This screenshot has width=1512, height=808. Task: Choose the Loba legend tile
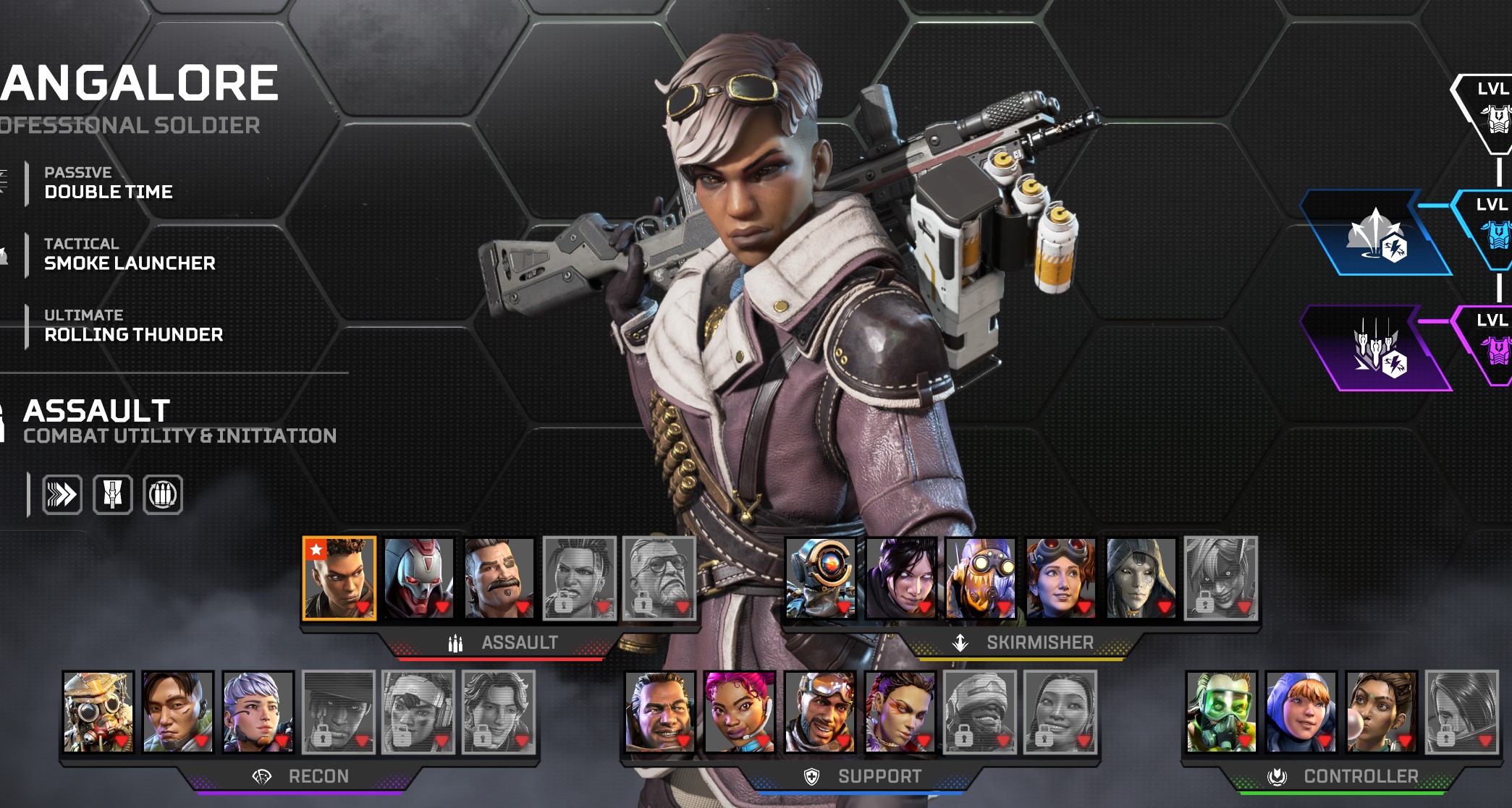tap(900, 712)
